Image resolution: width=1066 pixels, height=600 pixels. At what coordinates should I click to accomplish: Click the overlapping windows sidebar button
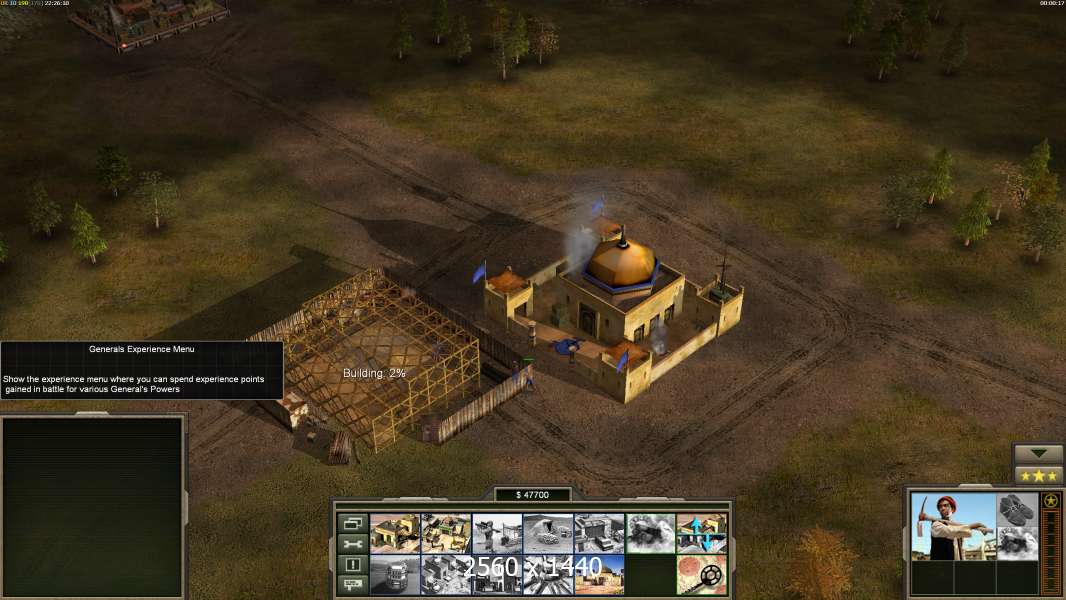[351, 523]
